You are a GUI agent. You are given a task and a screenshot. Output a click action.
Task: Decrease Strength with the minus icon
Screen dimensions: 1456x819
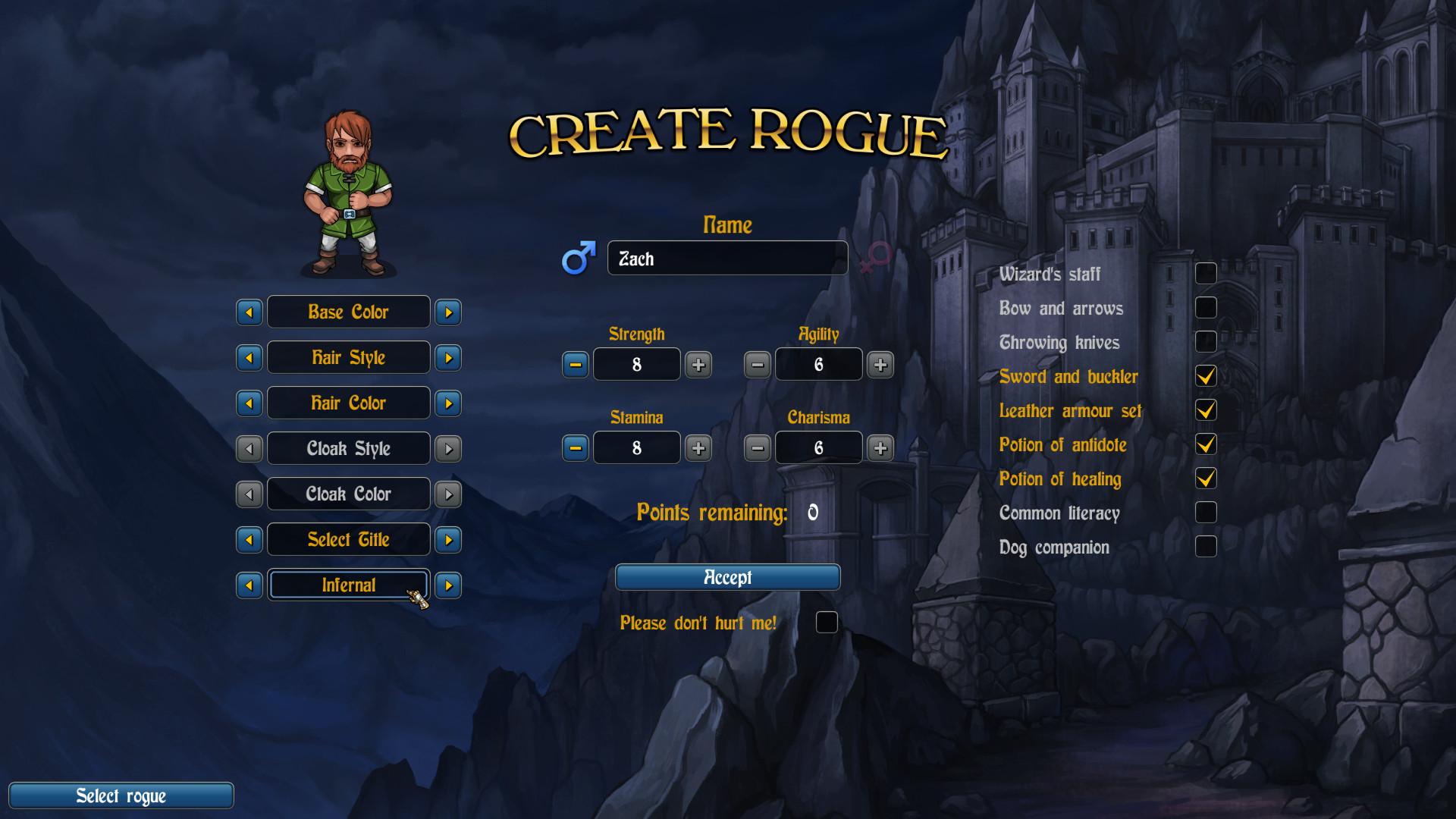575,365
